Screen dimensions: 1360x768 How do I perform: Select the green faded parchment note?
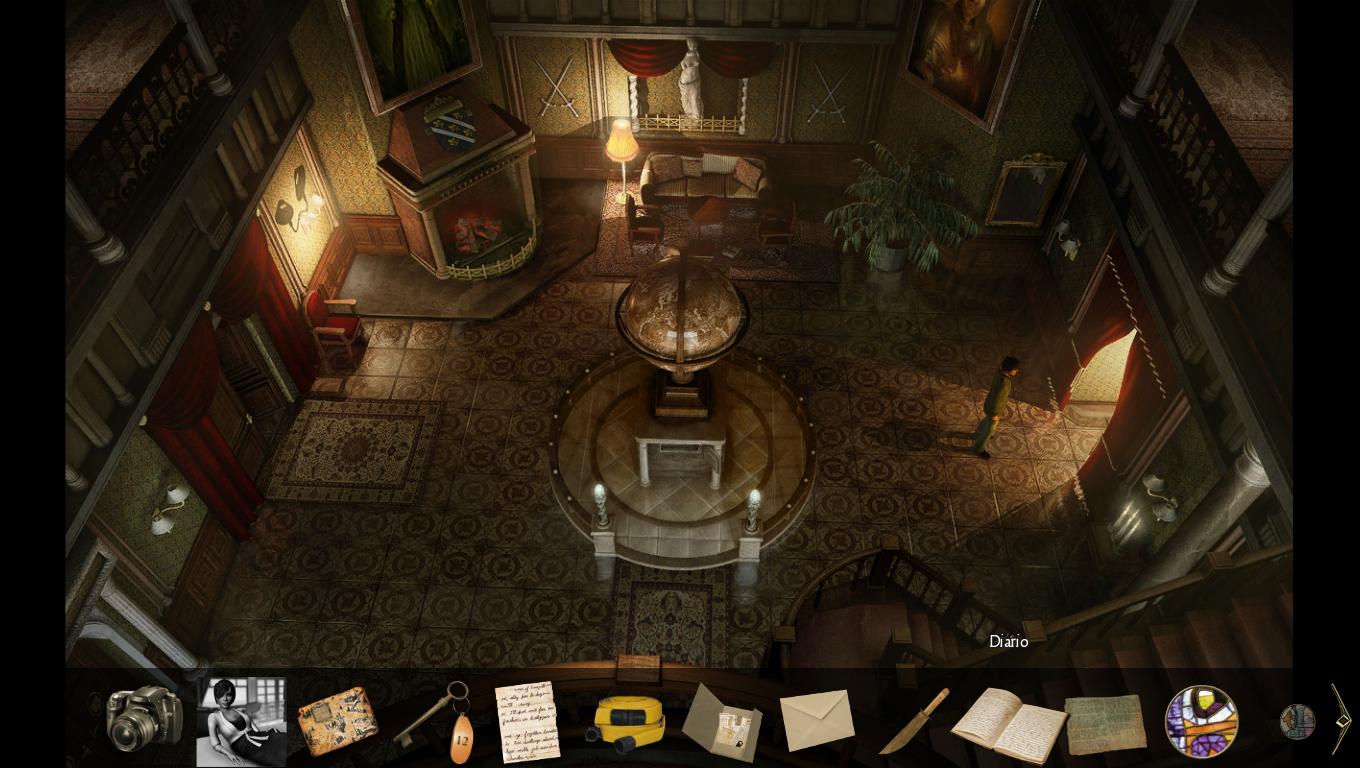tap(1105, 724)
